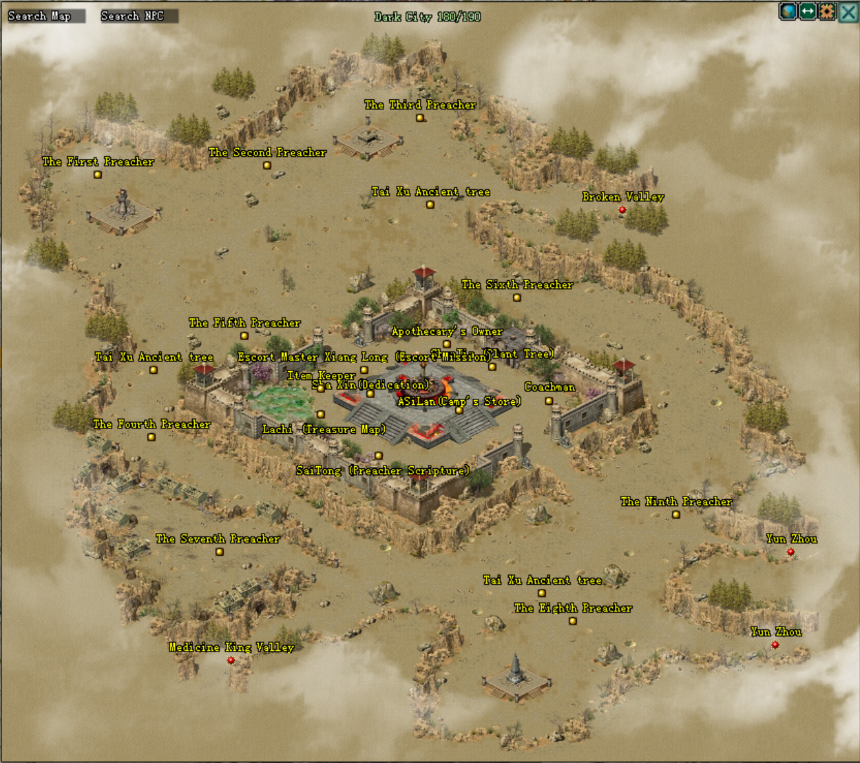Select The Third Preacher map marker

click(x=420, y=118)
